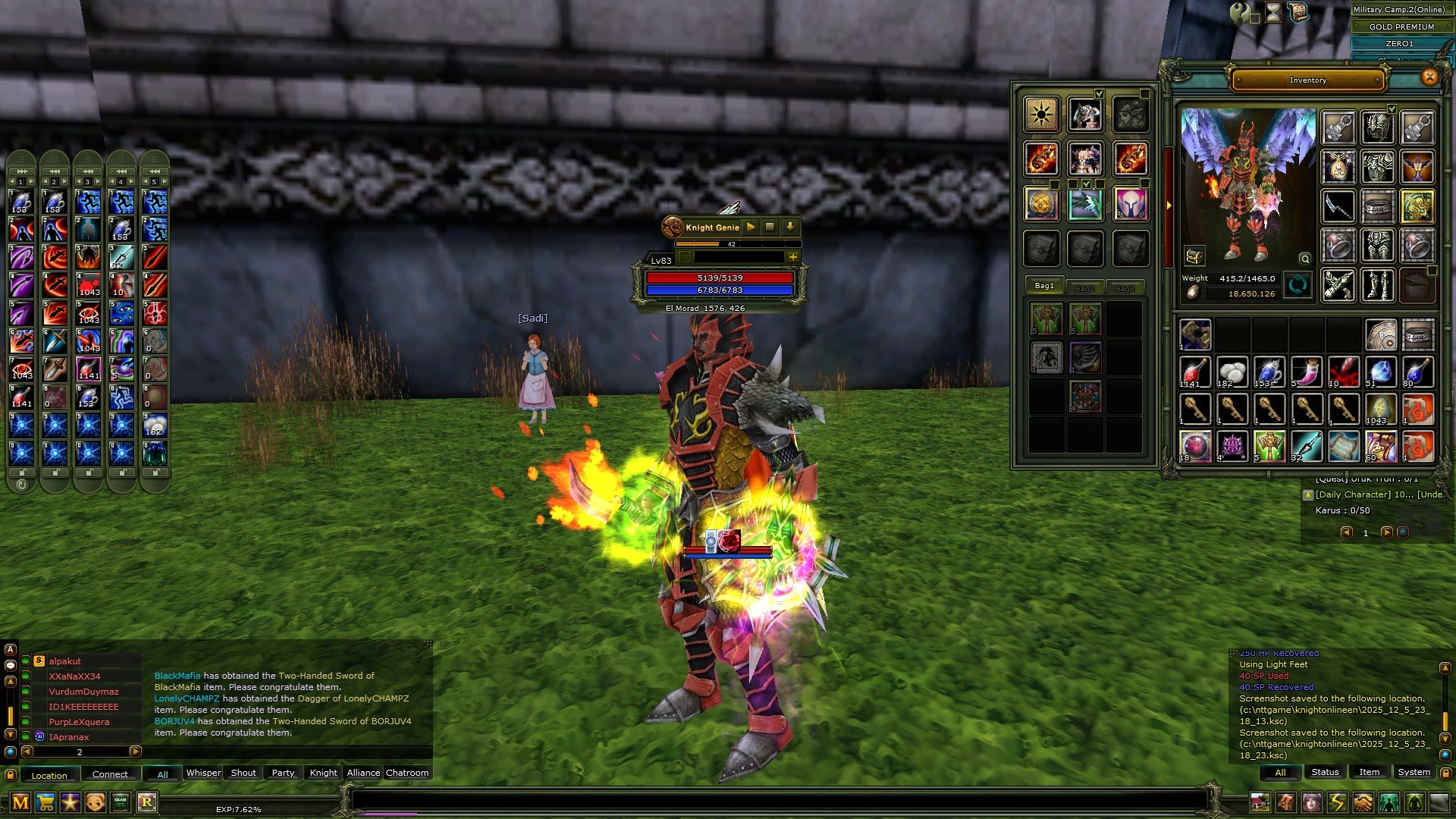Viewport: 1456px width, 819px height.
Task: Open the M menu button
Action: (20, 802)
